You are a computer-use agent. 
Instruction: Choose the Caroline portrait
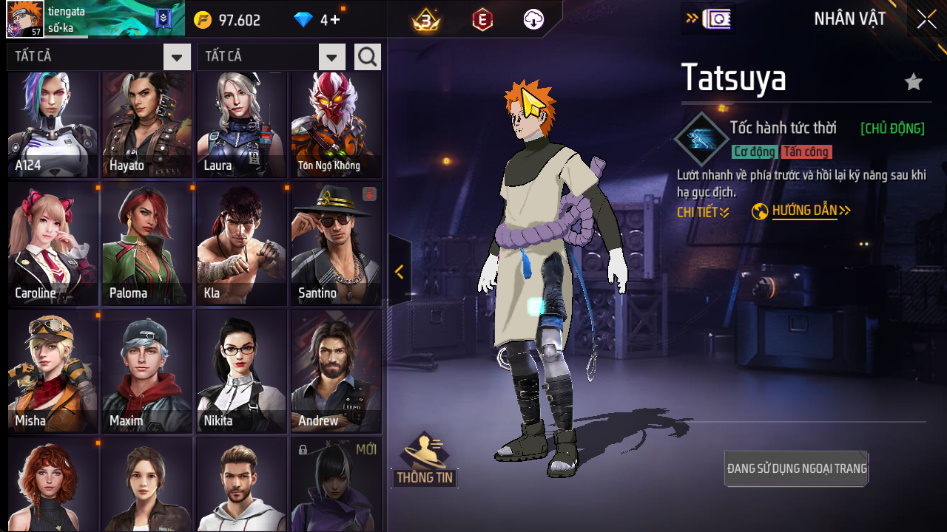53,244
